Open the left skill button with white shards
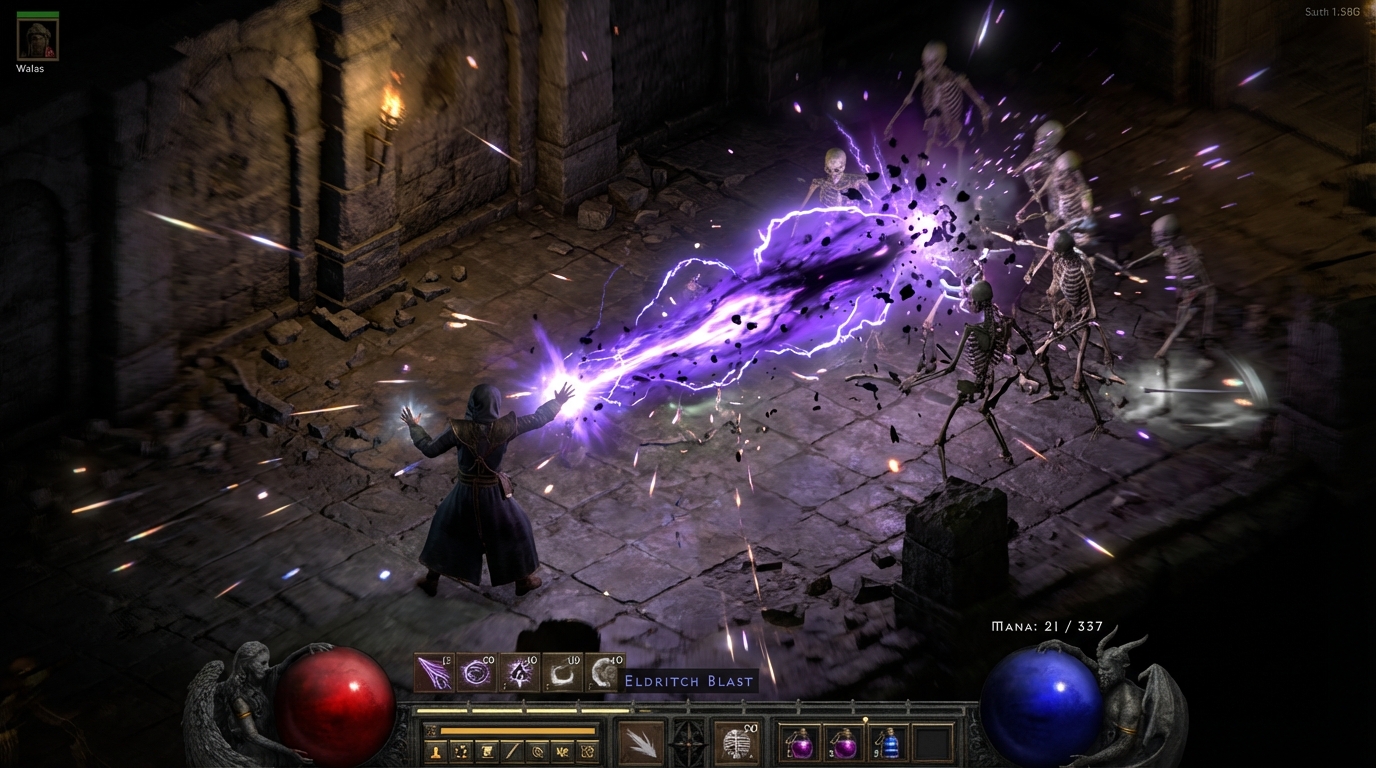Screen dimensions: 1376x768 tap(641, 743)
